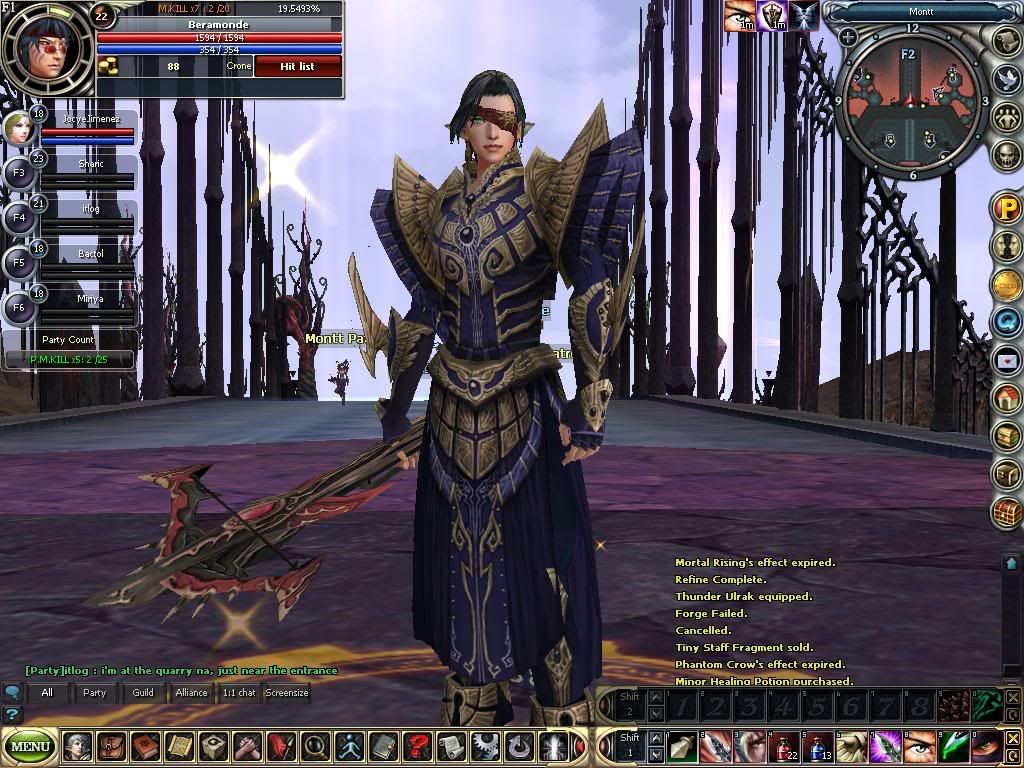
Task: Open the Hit list
Action: tap(298, 66)
